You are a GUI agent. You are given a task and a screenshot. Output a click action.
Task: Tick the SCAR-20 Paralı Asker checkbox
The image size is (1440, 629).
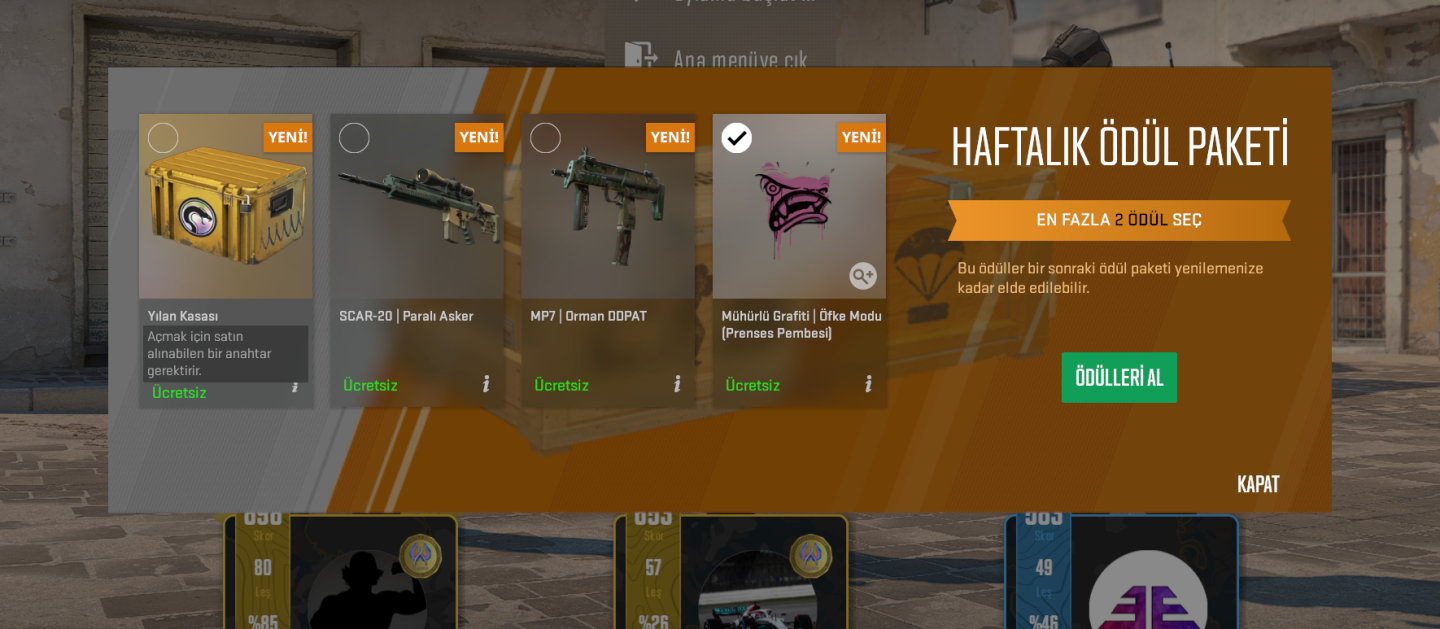pos(354,138)
